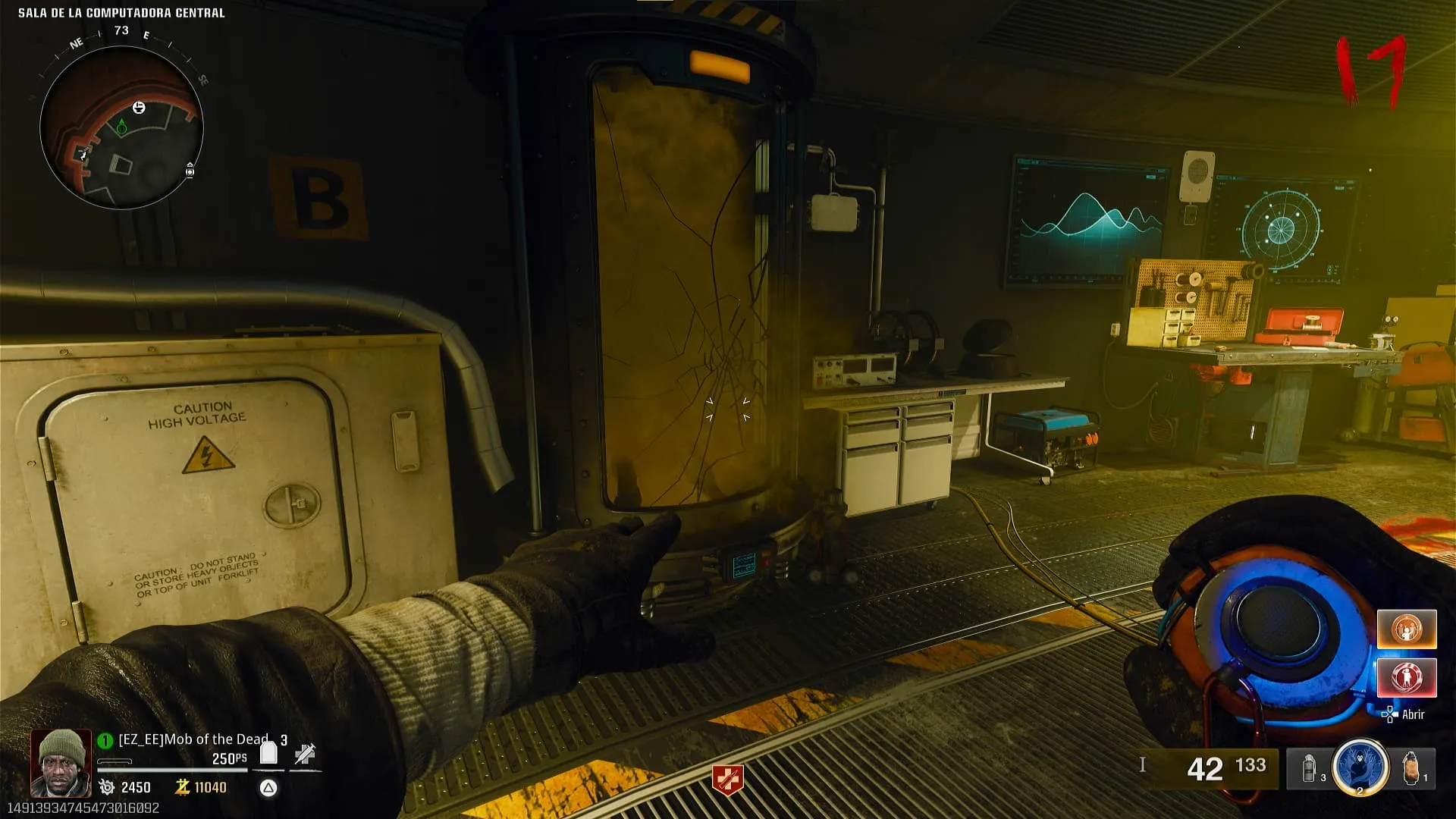
Task: Click the machine marker on the minimap edge
Action: (x=190, y=171)
